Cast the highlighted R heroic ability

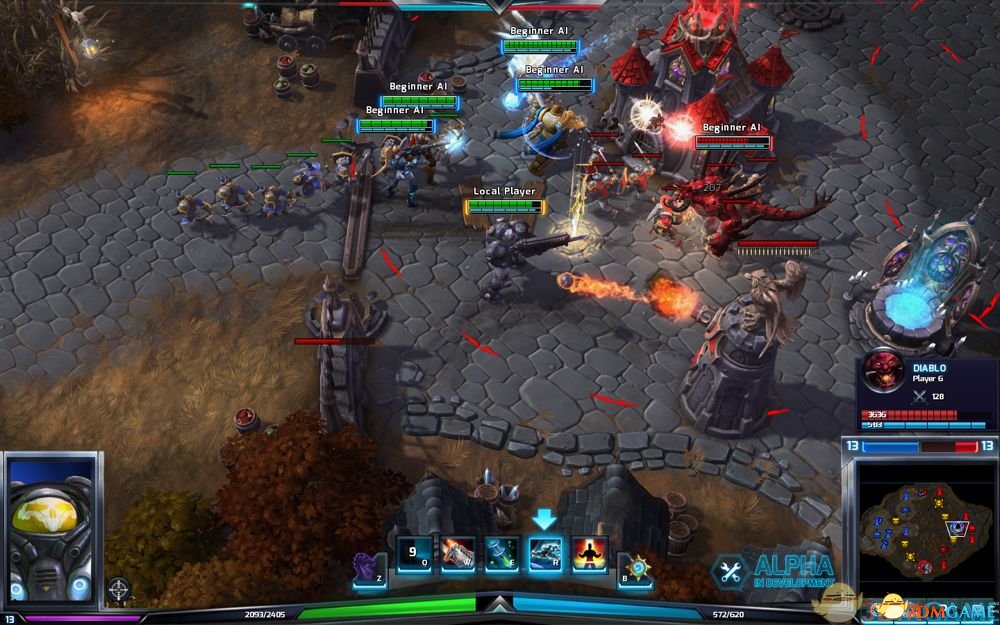coord(546,554)
